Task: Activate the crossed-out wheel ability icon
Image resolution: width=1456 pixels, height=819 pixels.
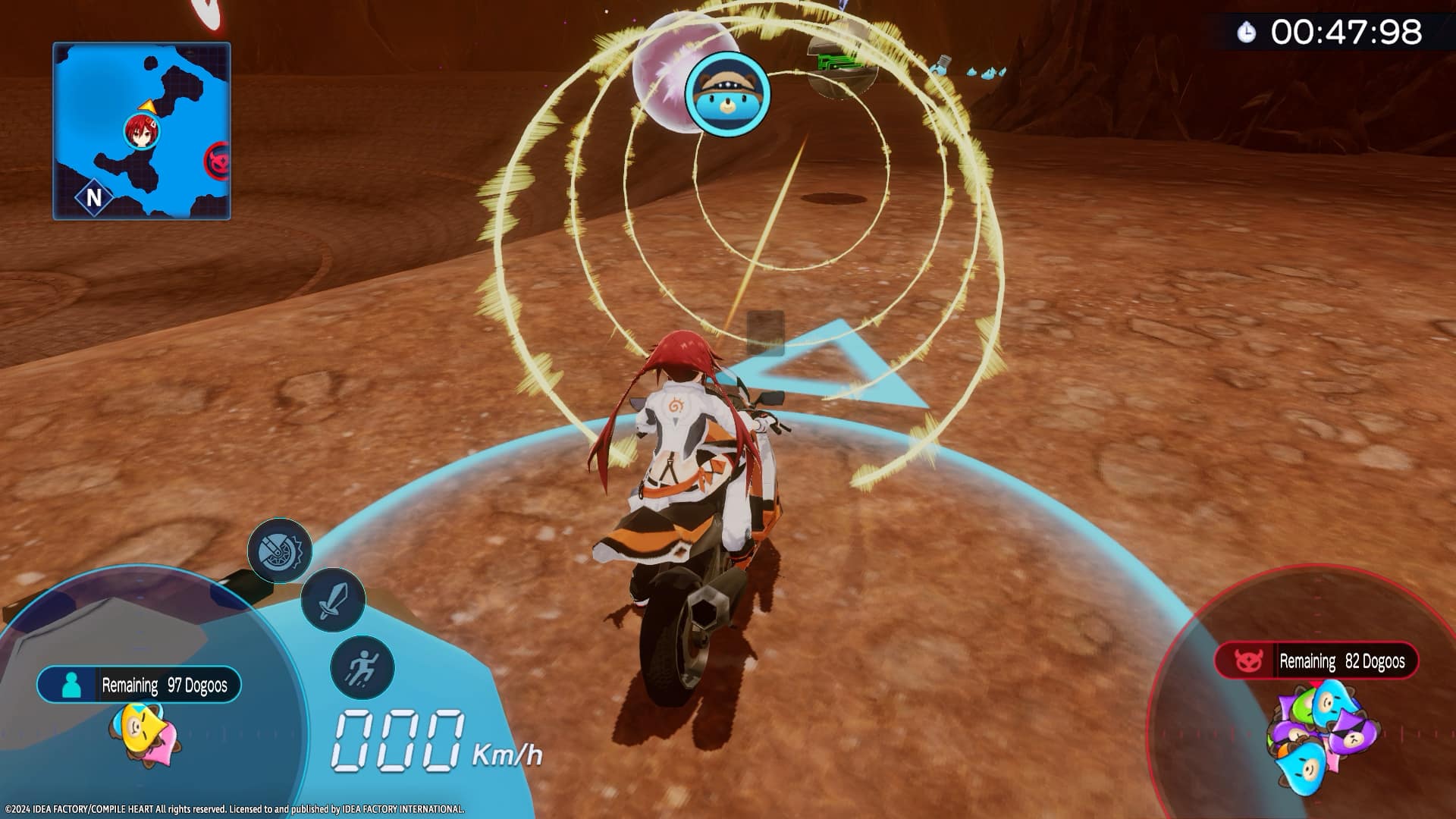Action: (x=280, y=551)
